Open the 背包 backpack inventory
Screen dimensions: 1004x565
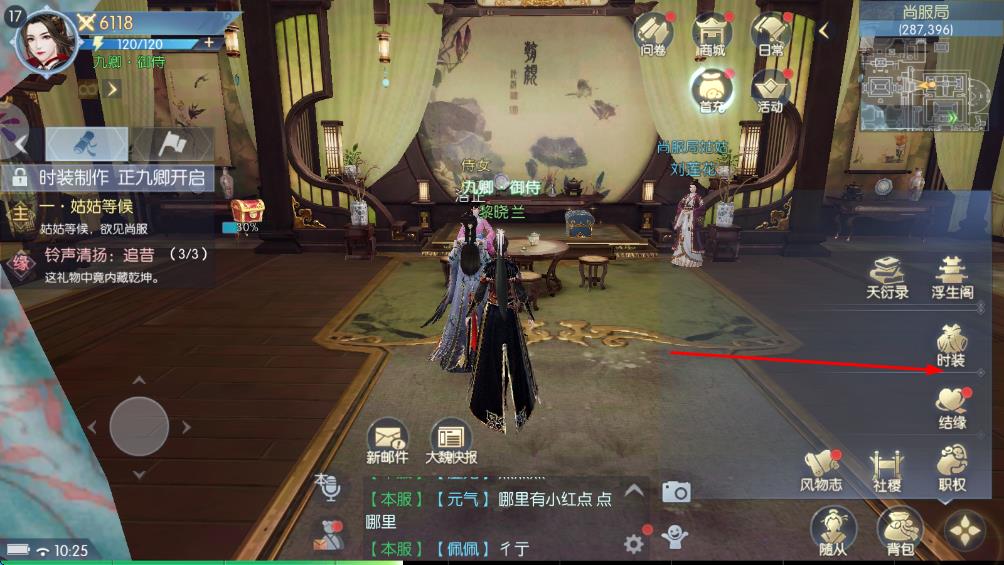[x=899, y=530]
